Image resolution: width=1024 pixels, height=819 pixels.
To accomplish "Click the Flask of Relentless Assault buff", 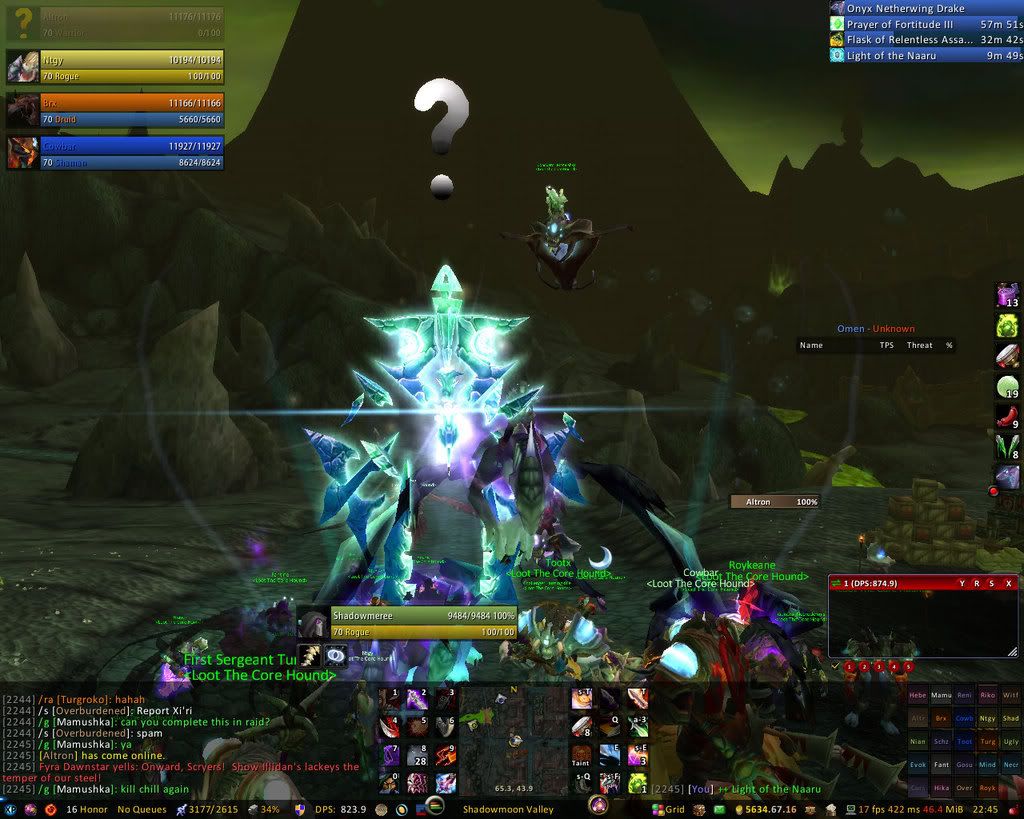I will pos(926,40).
